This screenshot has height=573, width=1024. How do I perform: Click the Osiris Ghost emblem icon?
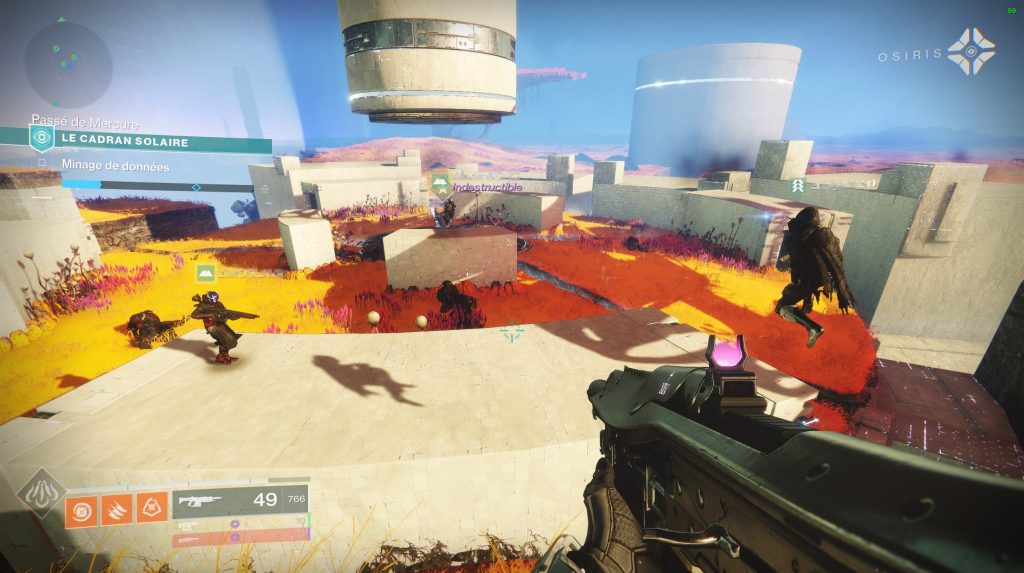click(971, 52)
